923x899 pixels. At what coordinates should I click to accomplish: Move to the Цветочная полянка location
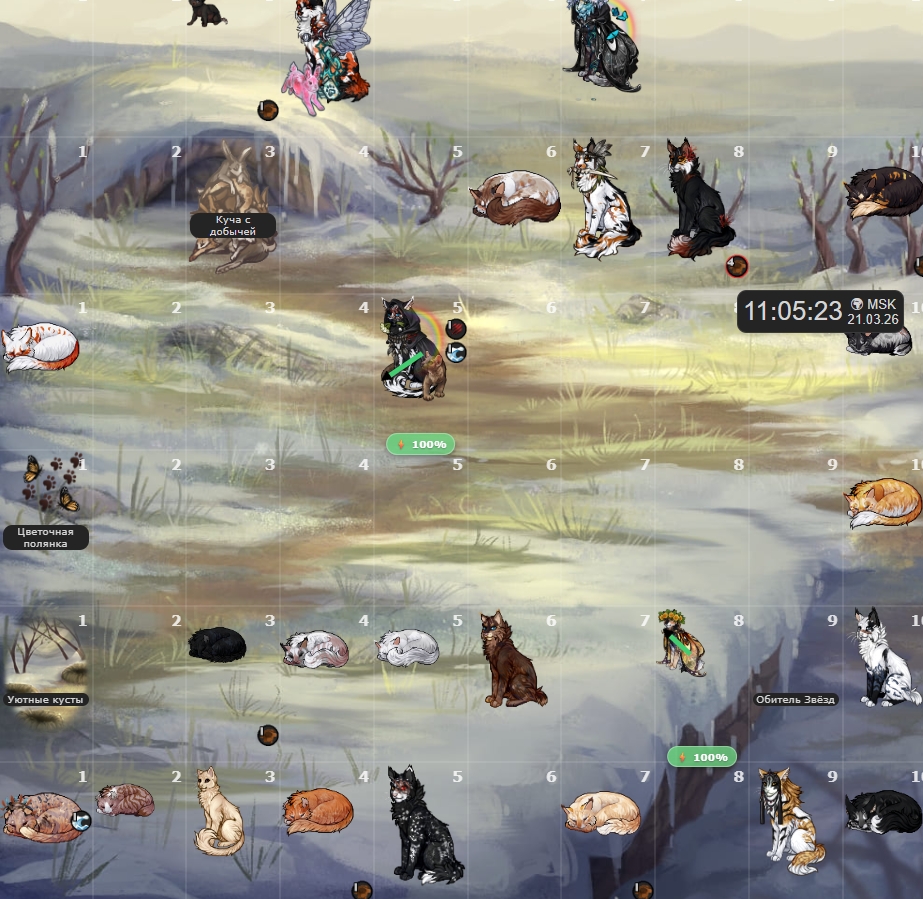pyautogui.click(x=46, y=537)
